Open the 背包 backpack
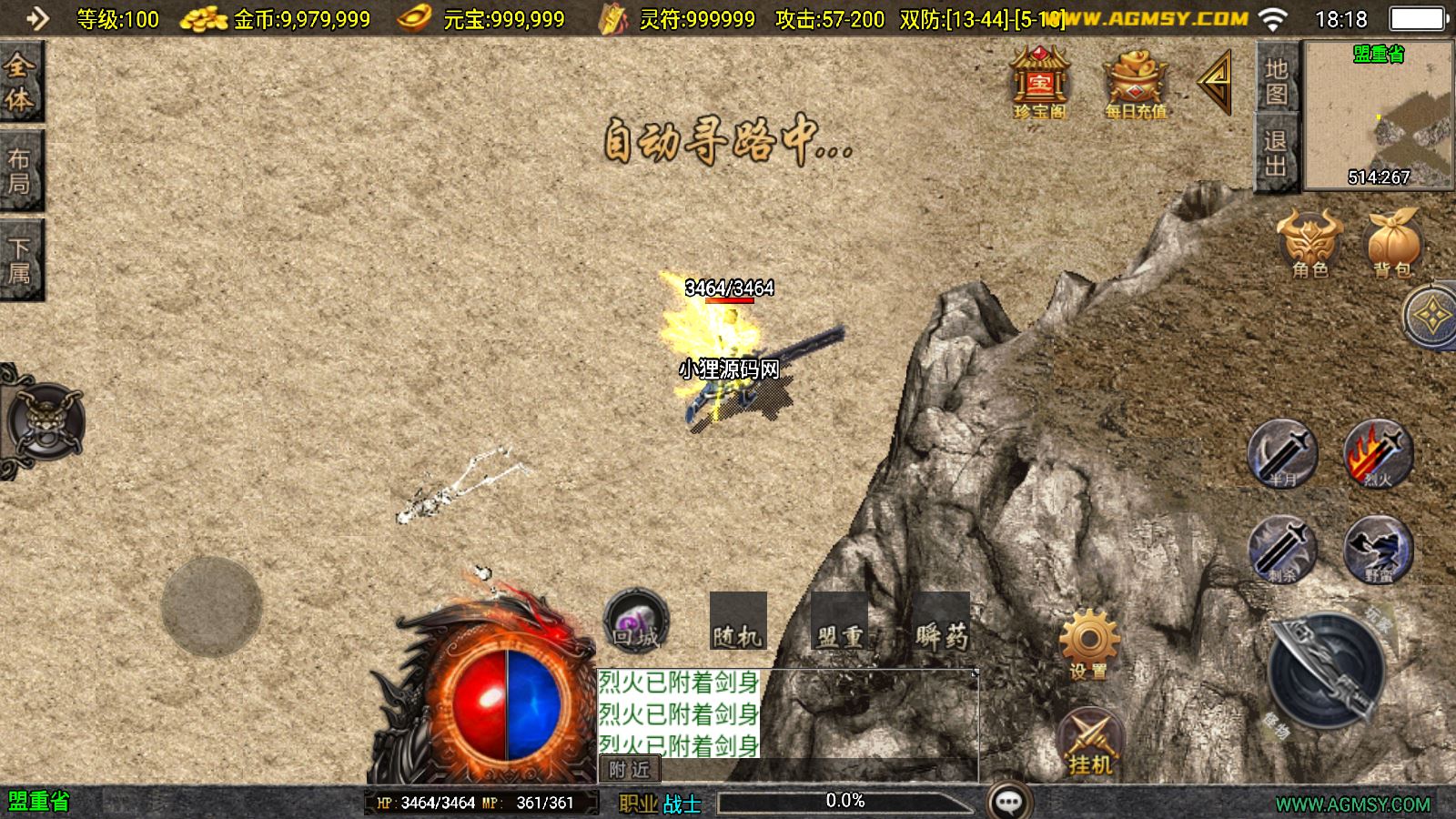The height and width of the screenshot is (819, 1456). point(1392,243)
